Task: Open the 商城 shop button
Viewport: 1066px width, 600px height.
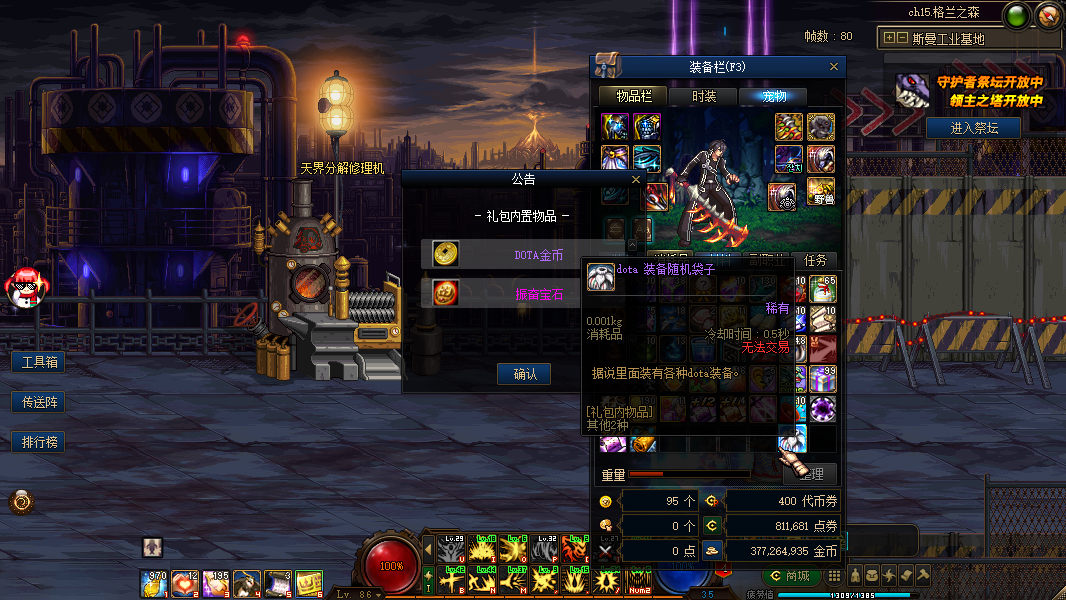Action: [789, 576]
